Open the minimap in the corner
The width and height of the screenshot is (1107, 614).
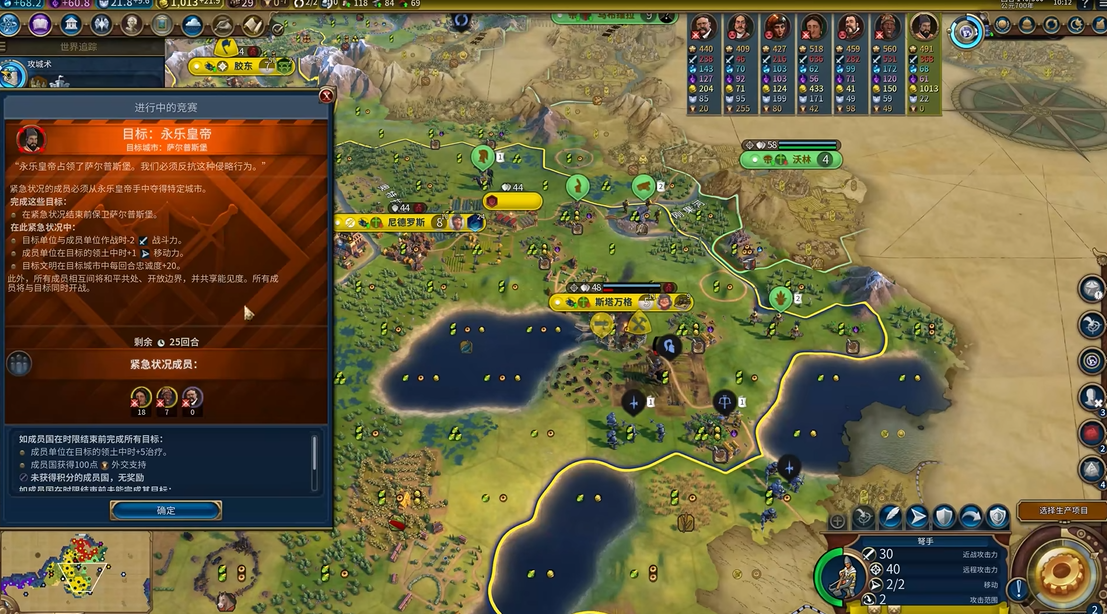coord(75,572)
